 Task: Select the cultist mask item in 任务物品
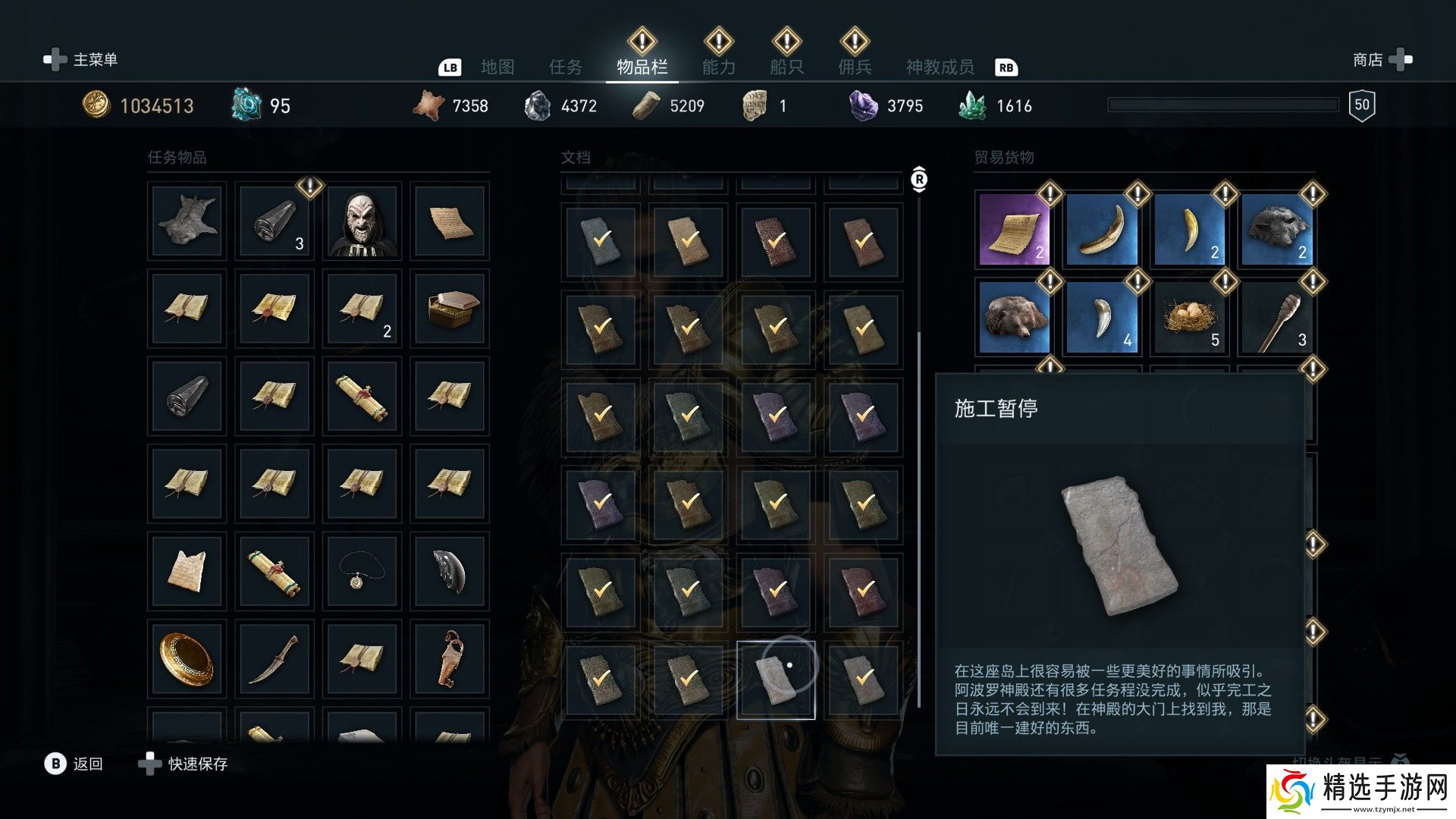pos(361,221)
